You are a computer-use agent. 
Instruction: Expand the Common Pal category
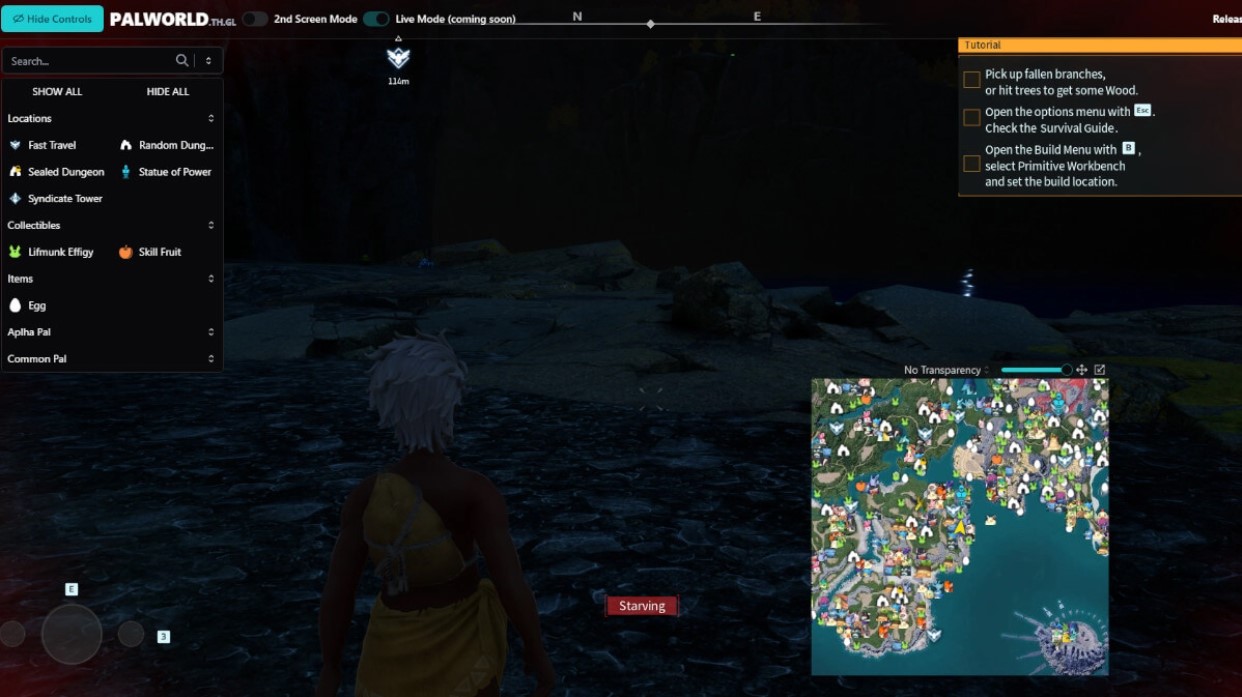tap(111, 359)
